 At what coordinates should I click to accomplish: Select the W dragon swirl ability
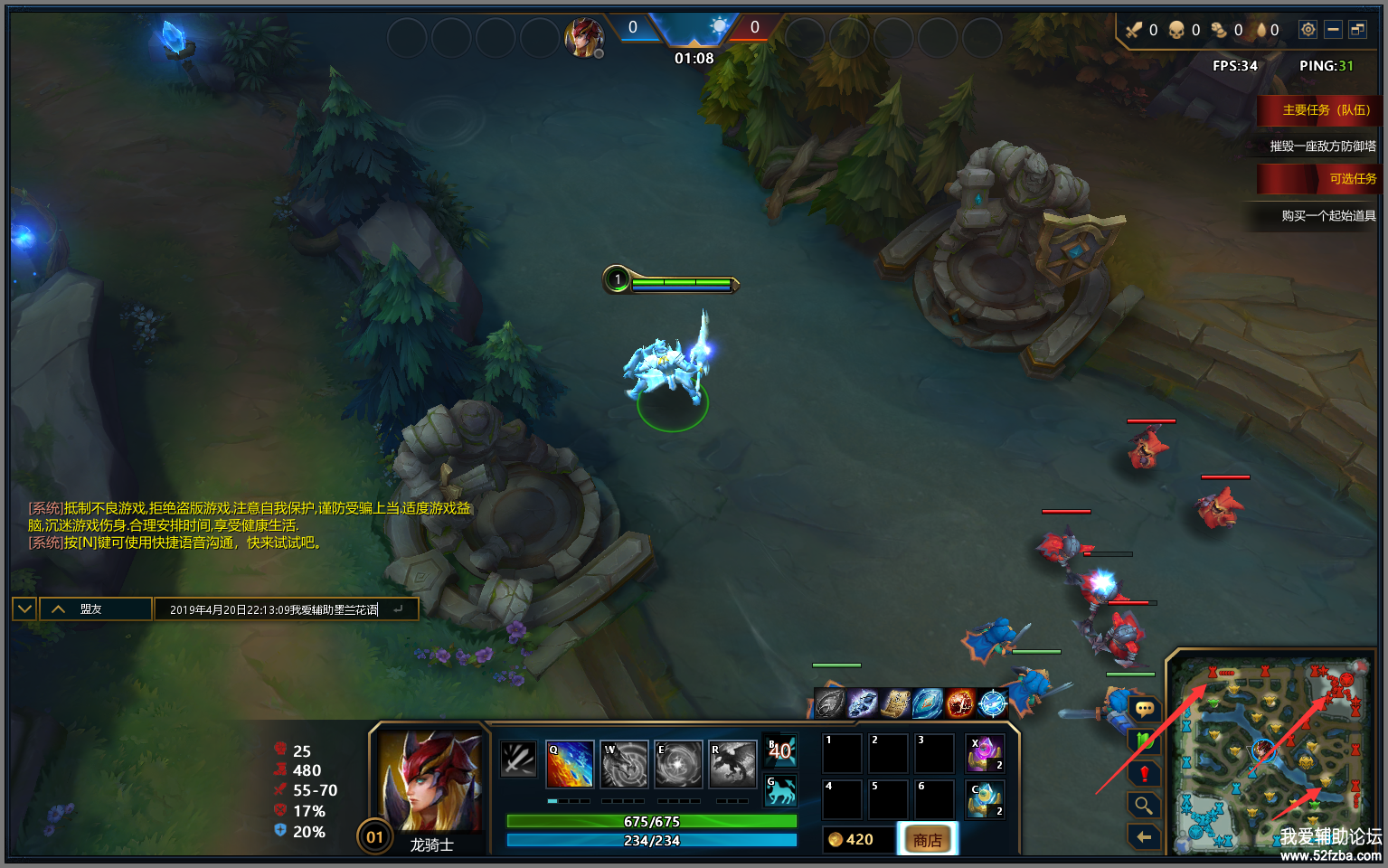point(625,765)
